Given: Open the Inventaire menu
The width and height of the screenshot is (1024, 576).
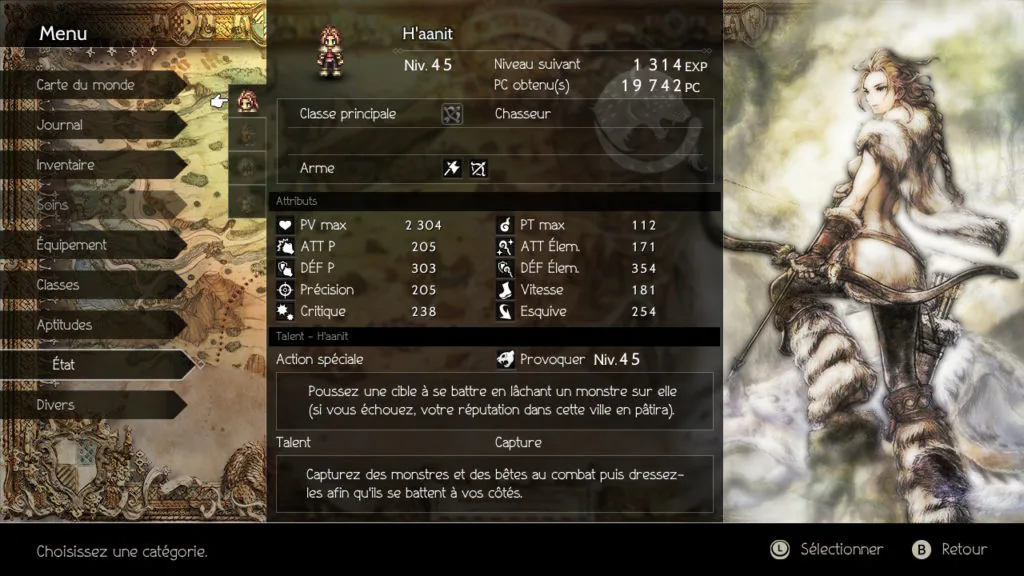Looking at the screenshot, I should (66, 165).
